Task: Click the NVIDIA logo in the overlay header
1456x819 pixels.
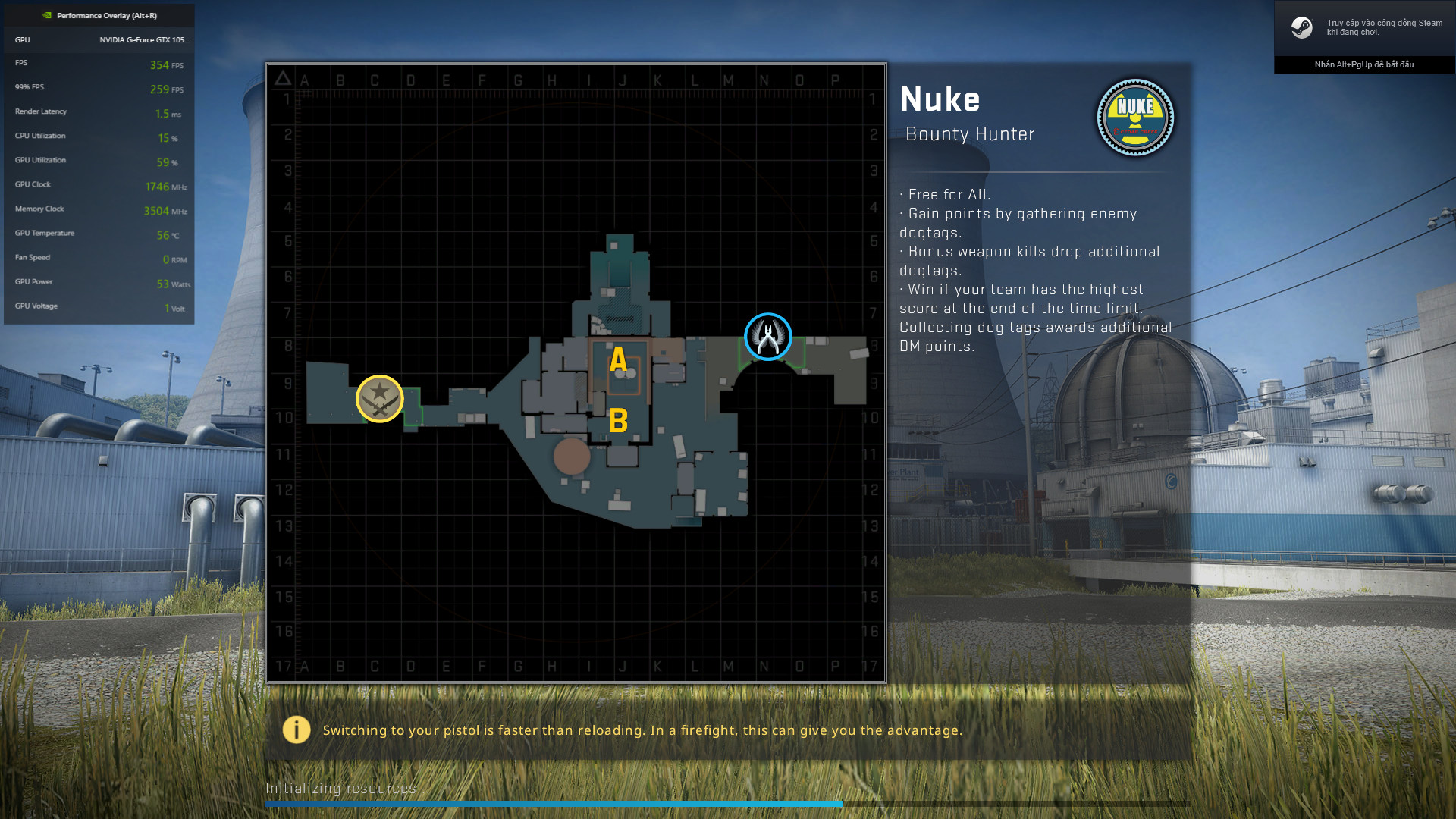Action: coord(45,14)
